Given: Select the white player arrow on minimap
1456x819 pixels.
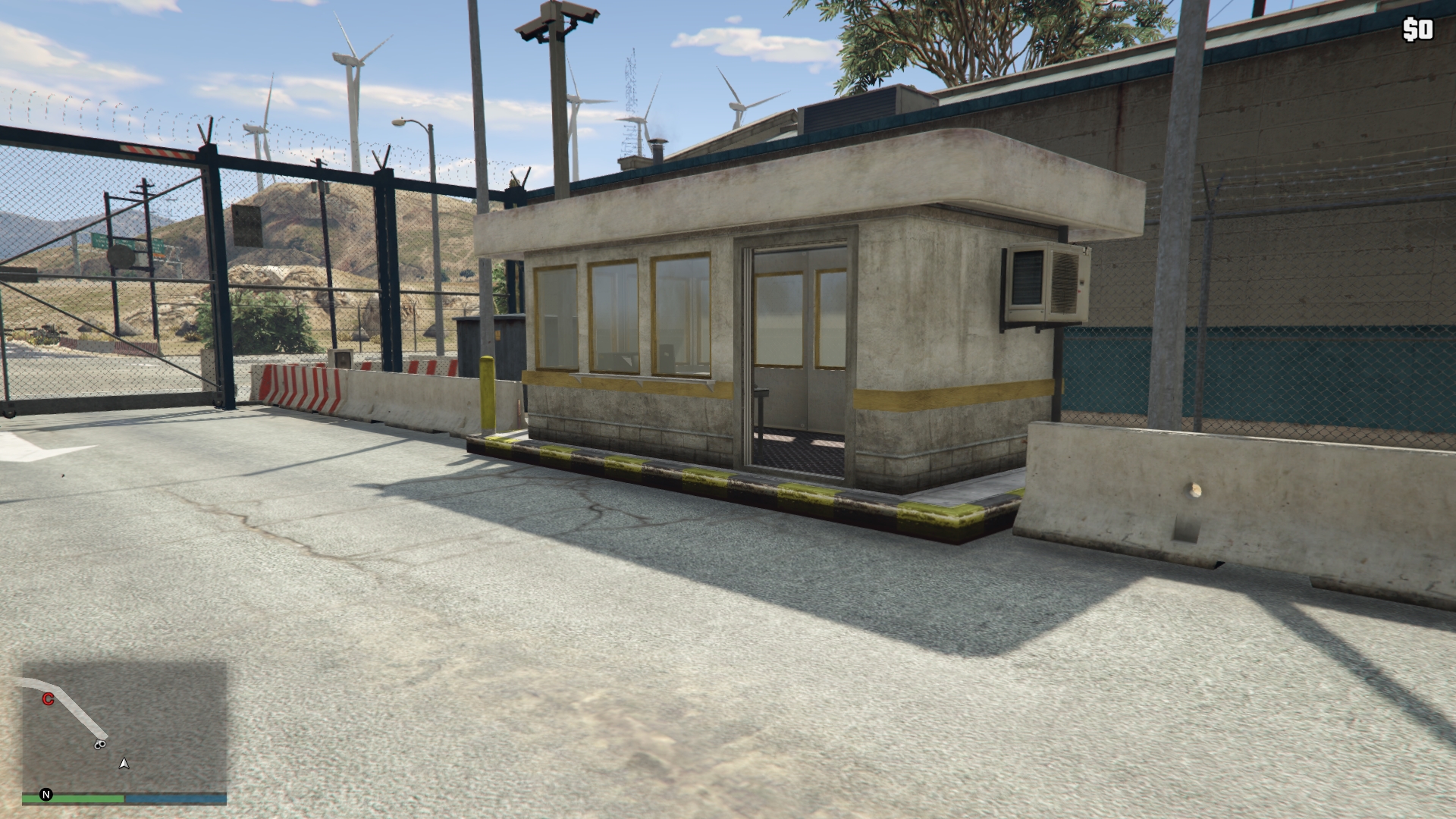Looking at the screenshot, I should pyautogui.click(x=124, y=764).
